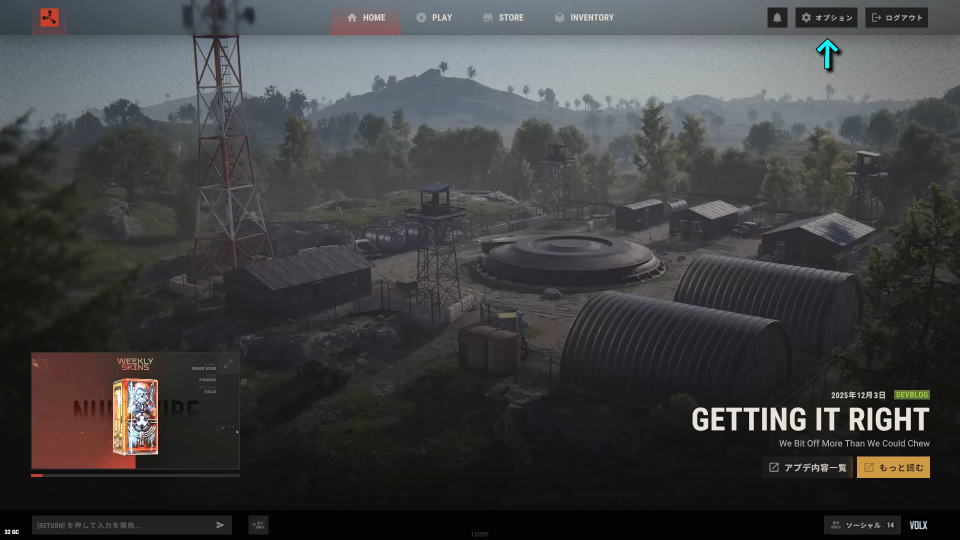The image size is (960, 540).
Task: Select the GETTING IT RIGHT devblog headline
Action: (x=809, y=419)
